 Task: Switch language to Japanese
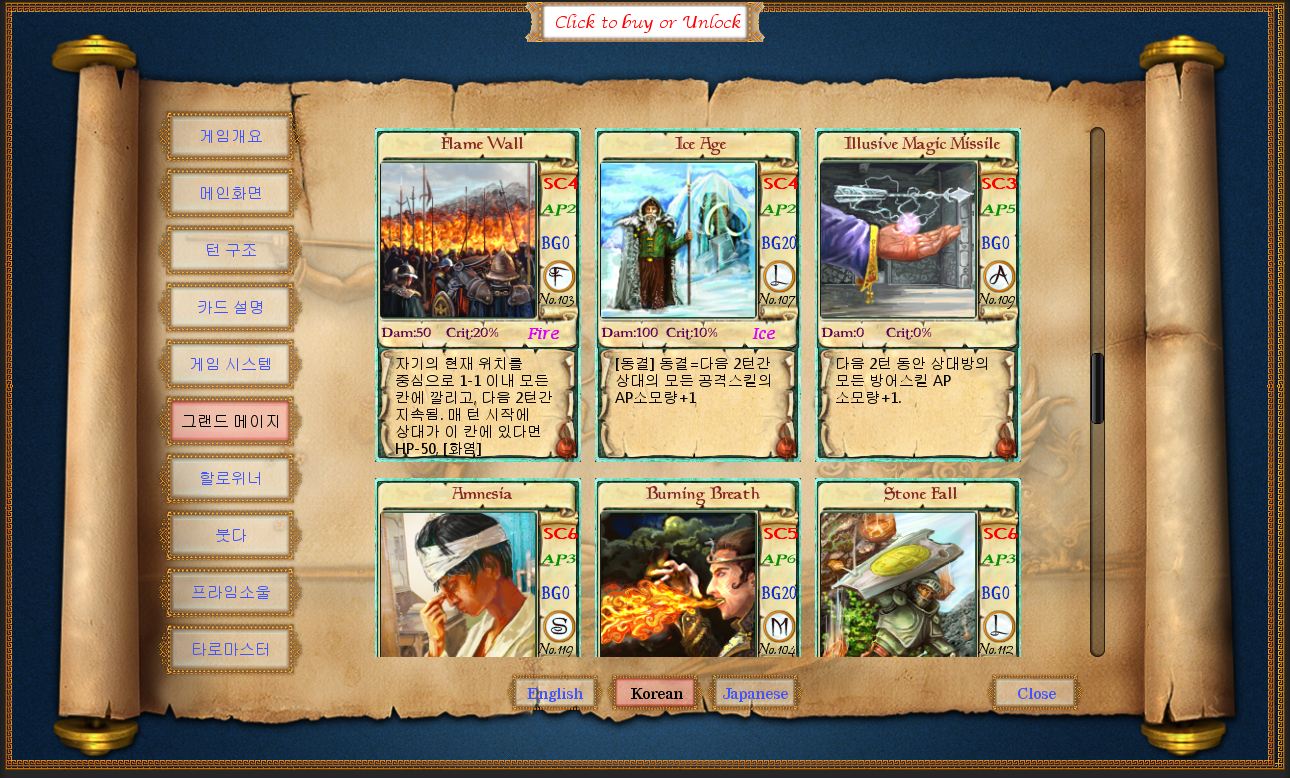755,692
